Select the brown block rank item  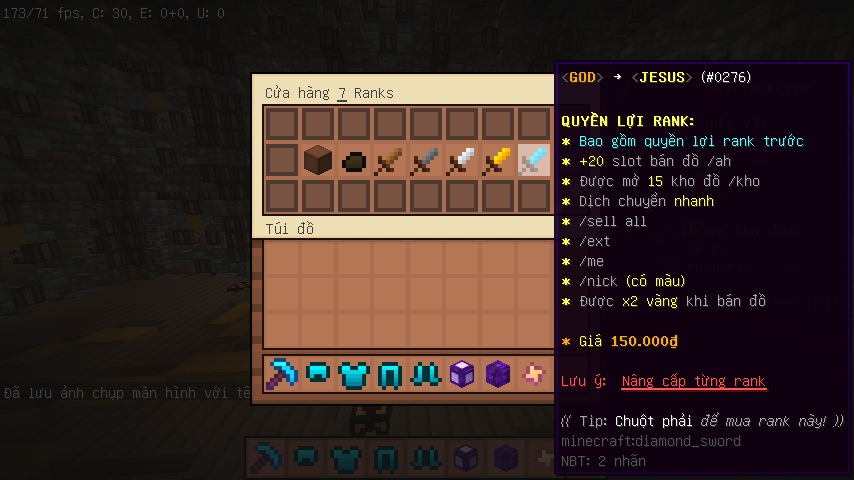click(x=318, y=160)
